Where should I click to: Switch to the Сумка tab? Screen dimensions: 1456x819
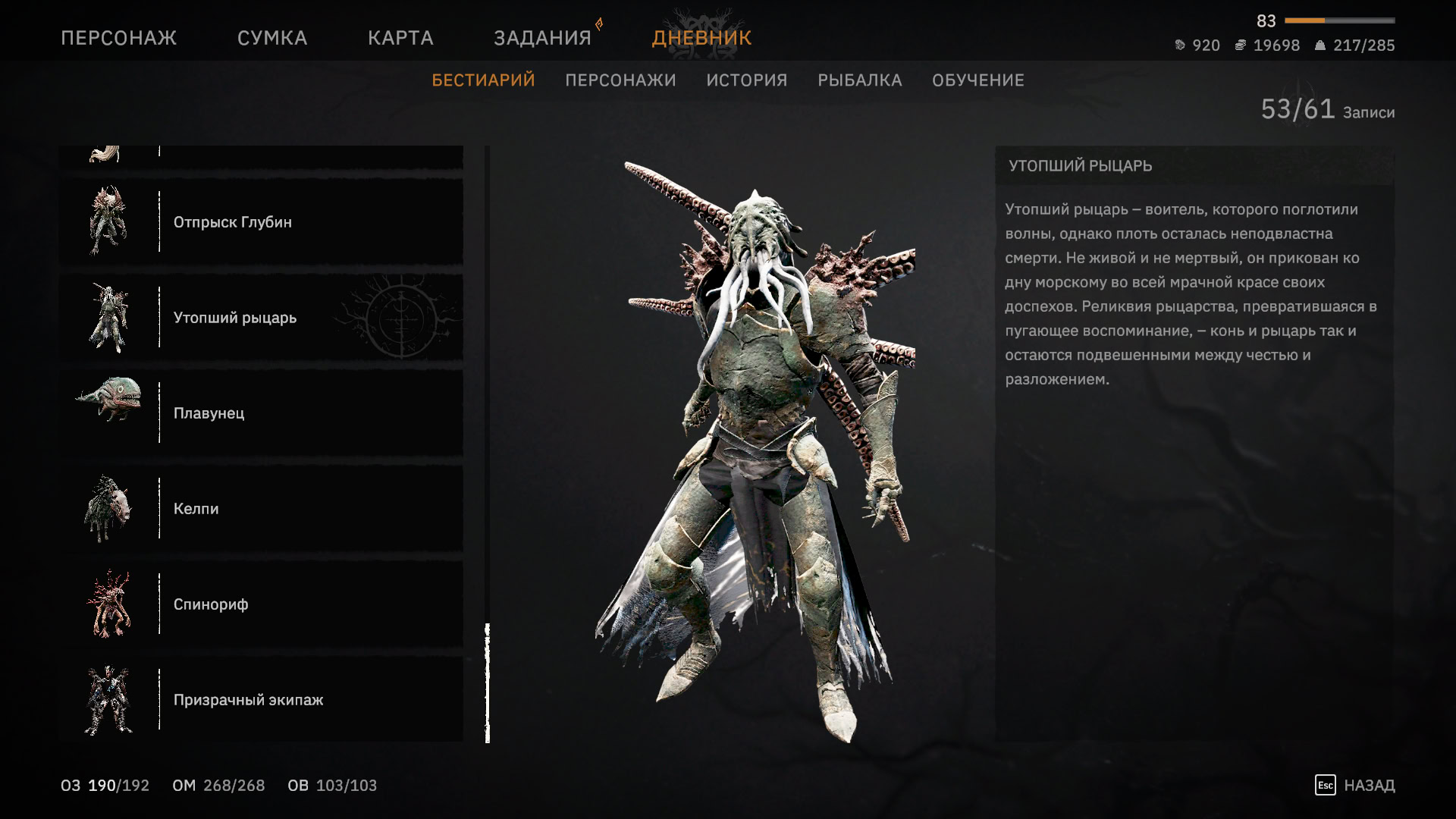(x=272, y=38)
